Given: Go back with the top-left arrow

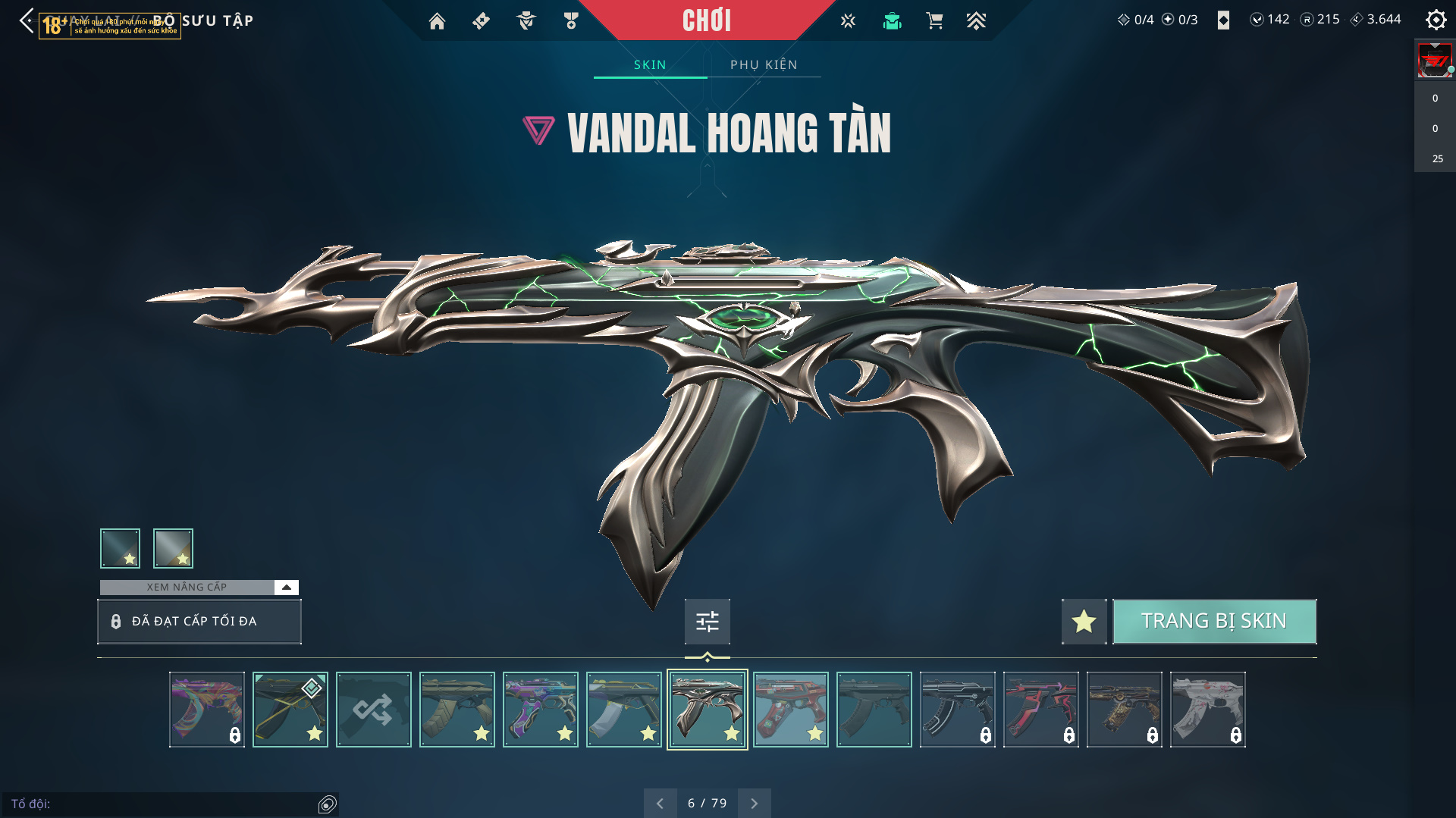Looking at the screenshot, I should [x=27, y=20].
